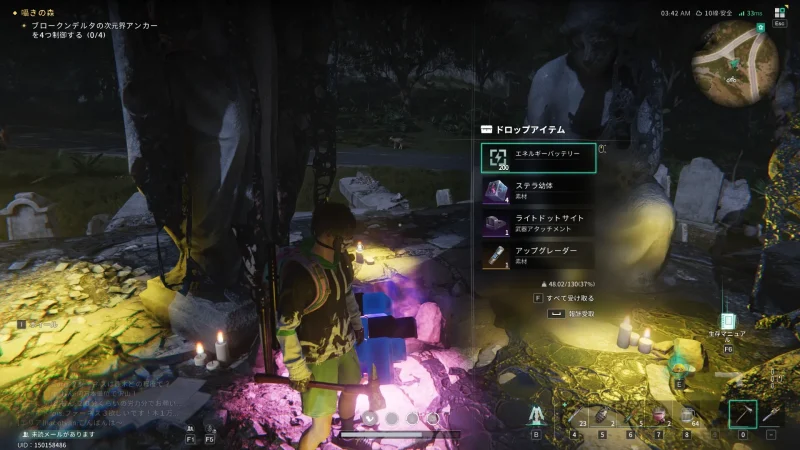Select the grenade hotbar slot
Image resolution: width=800 pixels, height=450 pixels.
604,416
